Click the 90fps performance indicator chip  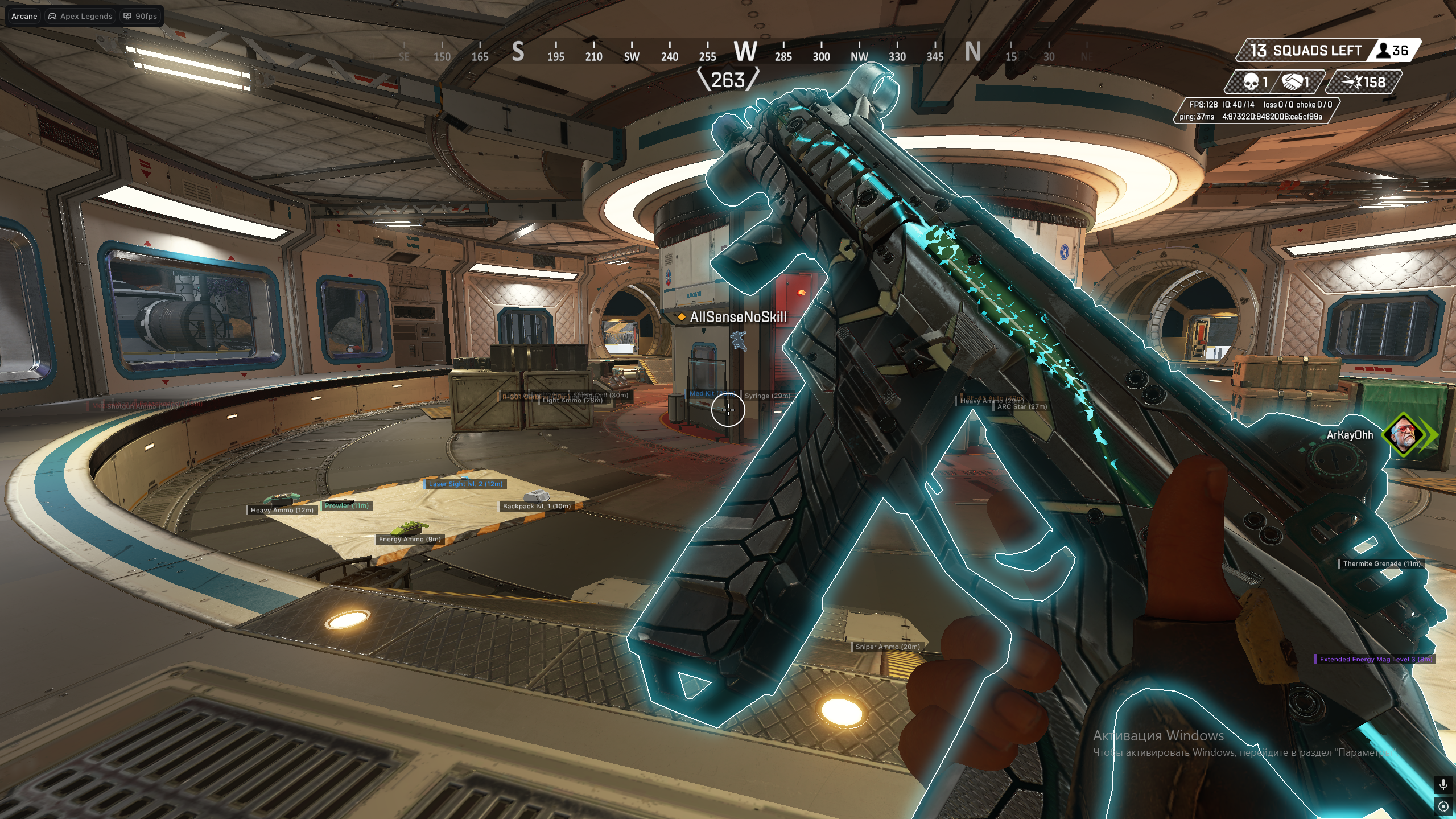[141, 16]
